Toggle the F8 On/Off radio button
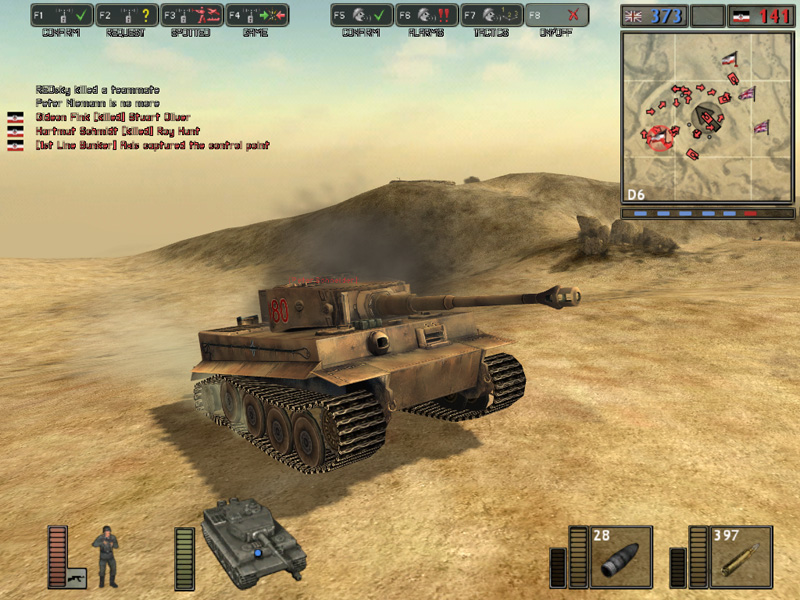Screen dimensions: 800x600 556,15
